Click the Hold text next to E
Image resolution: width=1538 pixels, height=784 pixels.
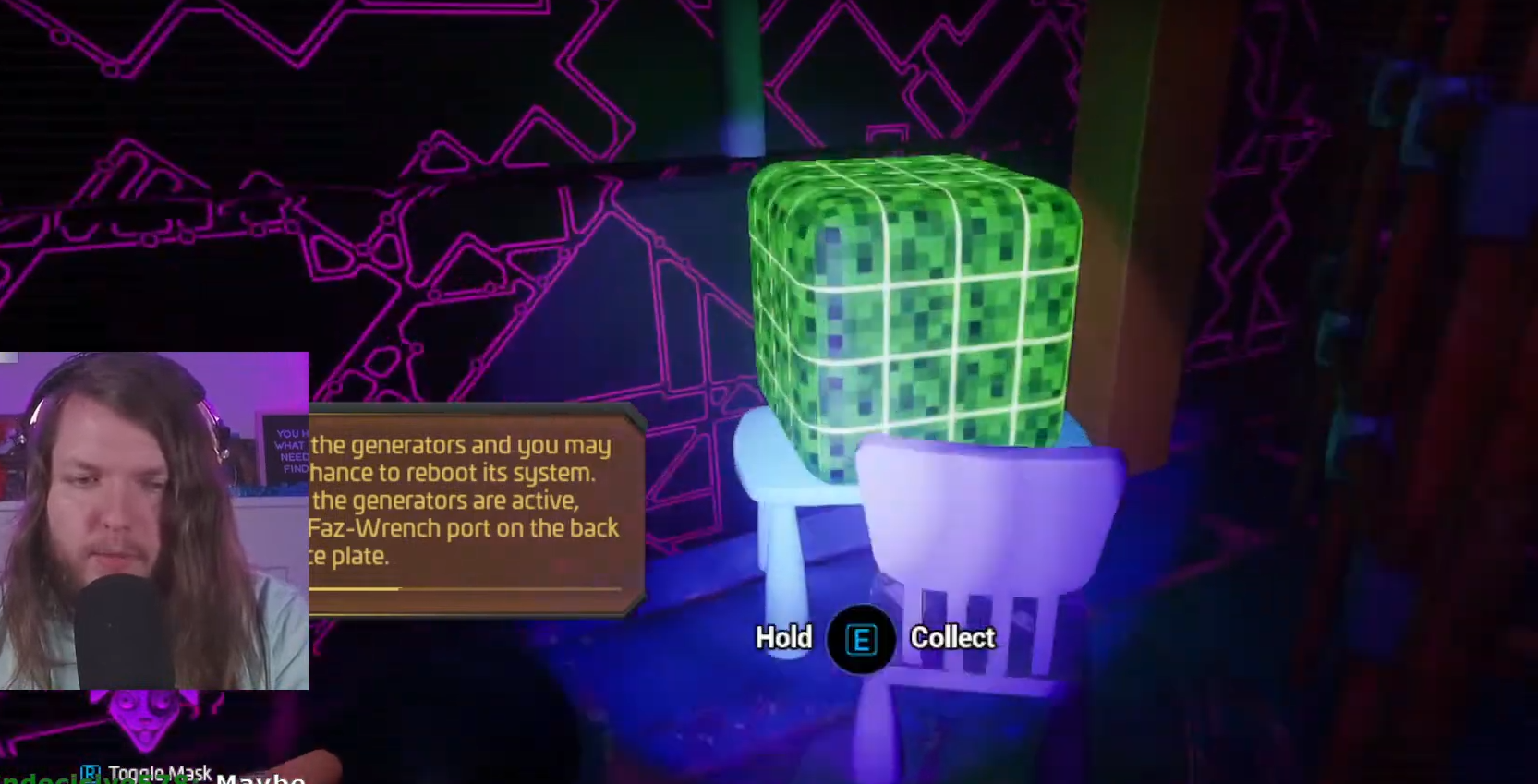[x=783, y=638]
